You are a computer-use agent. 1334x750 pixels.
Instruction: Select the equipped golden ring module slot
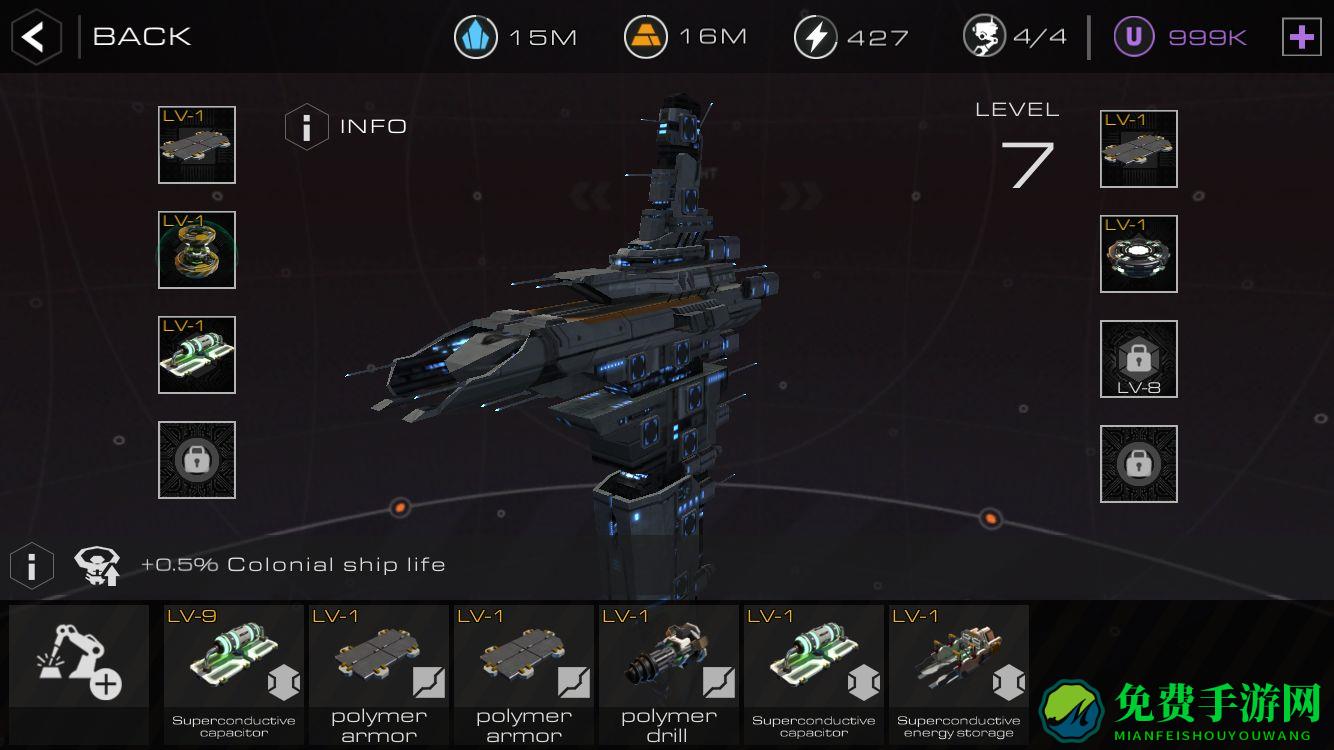click(197, 250)
